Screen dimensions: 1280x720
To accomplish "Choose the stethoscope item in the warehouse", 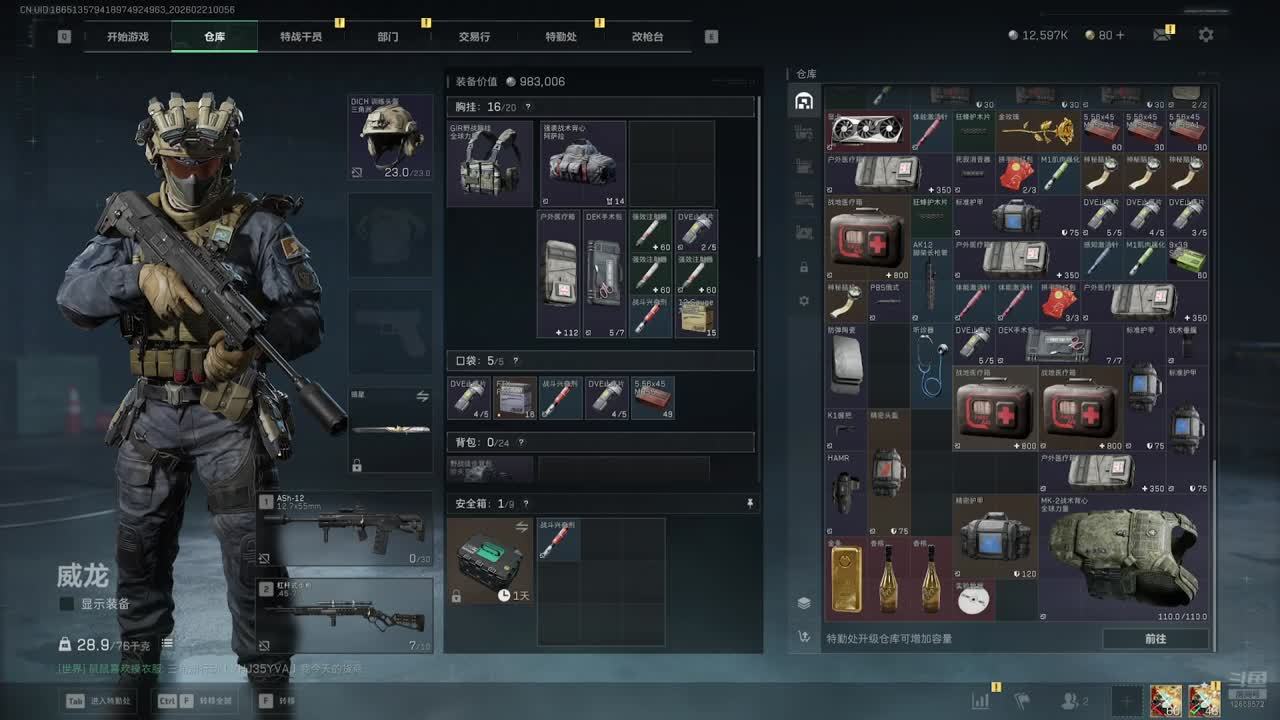I will (931, 365).
